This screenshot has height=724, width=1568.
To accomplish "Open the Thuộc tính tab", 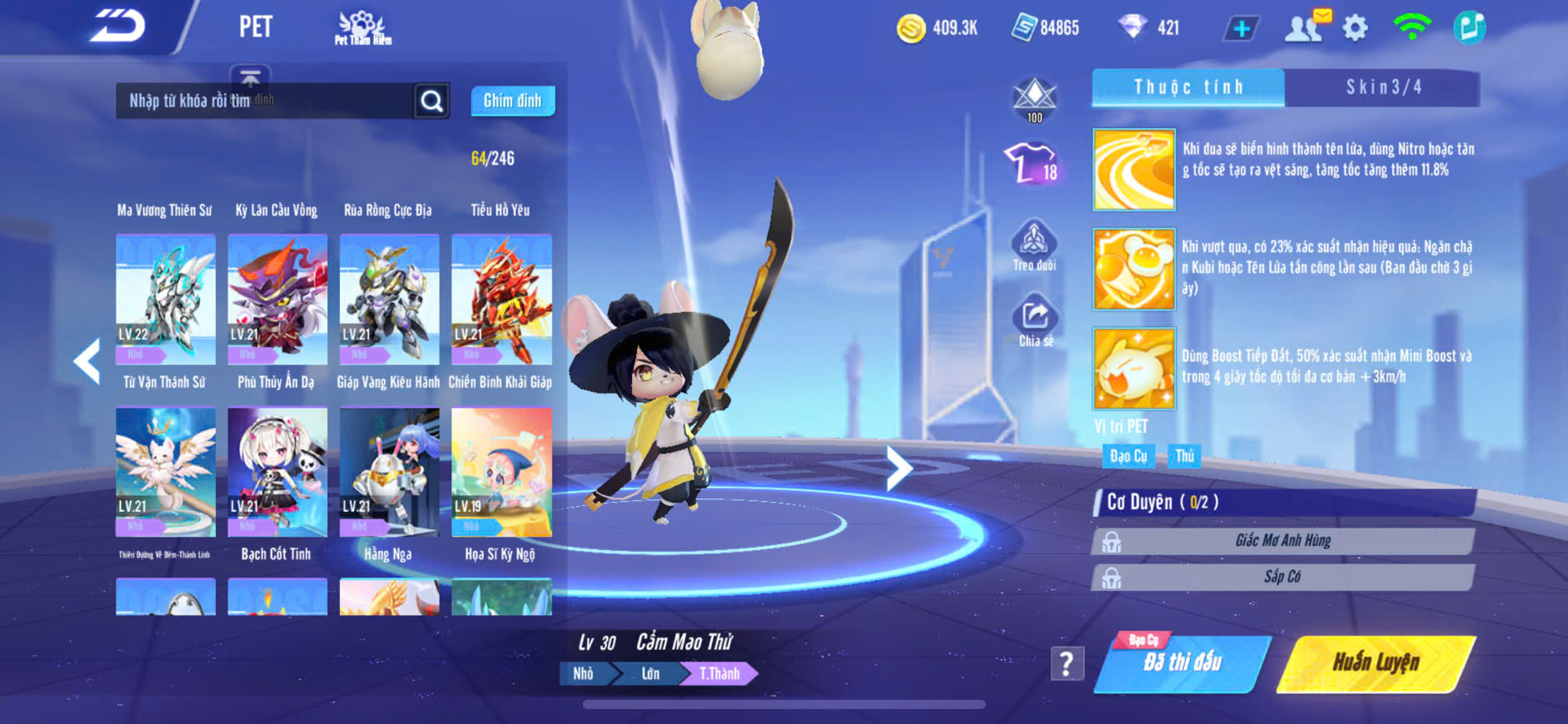I will pos(1188,87).
